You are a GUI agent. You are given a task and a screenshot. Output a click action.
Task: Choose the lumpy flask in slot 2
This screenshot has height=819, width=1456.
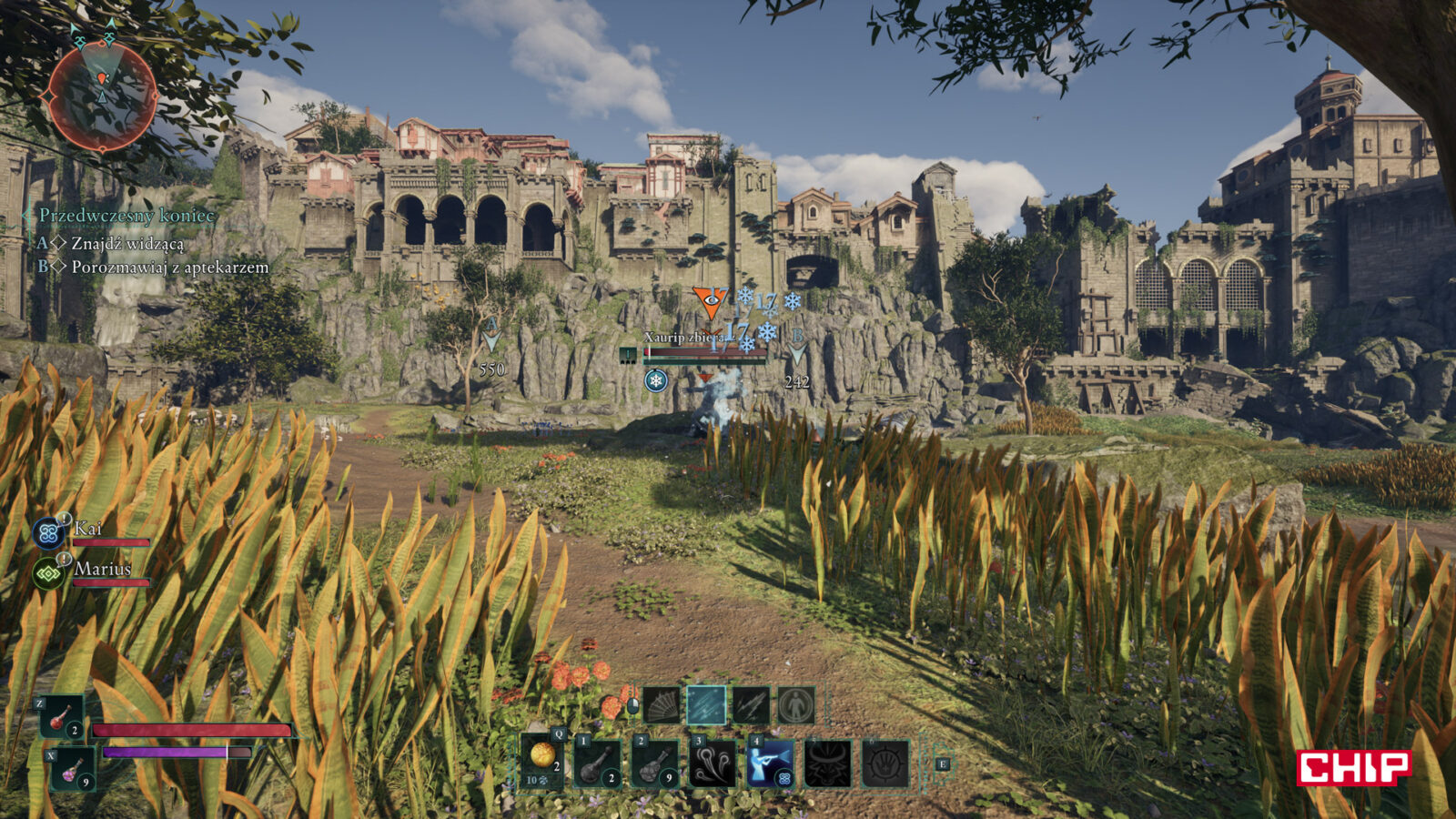[655, 763]
